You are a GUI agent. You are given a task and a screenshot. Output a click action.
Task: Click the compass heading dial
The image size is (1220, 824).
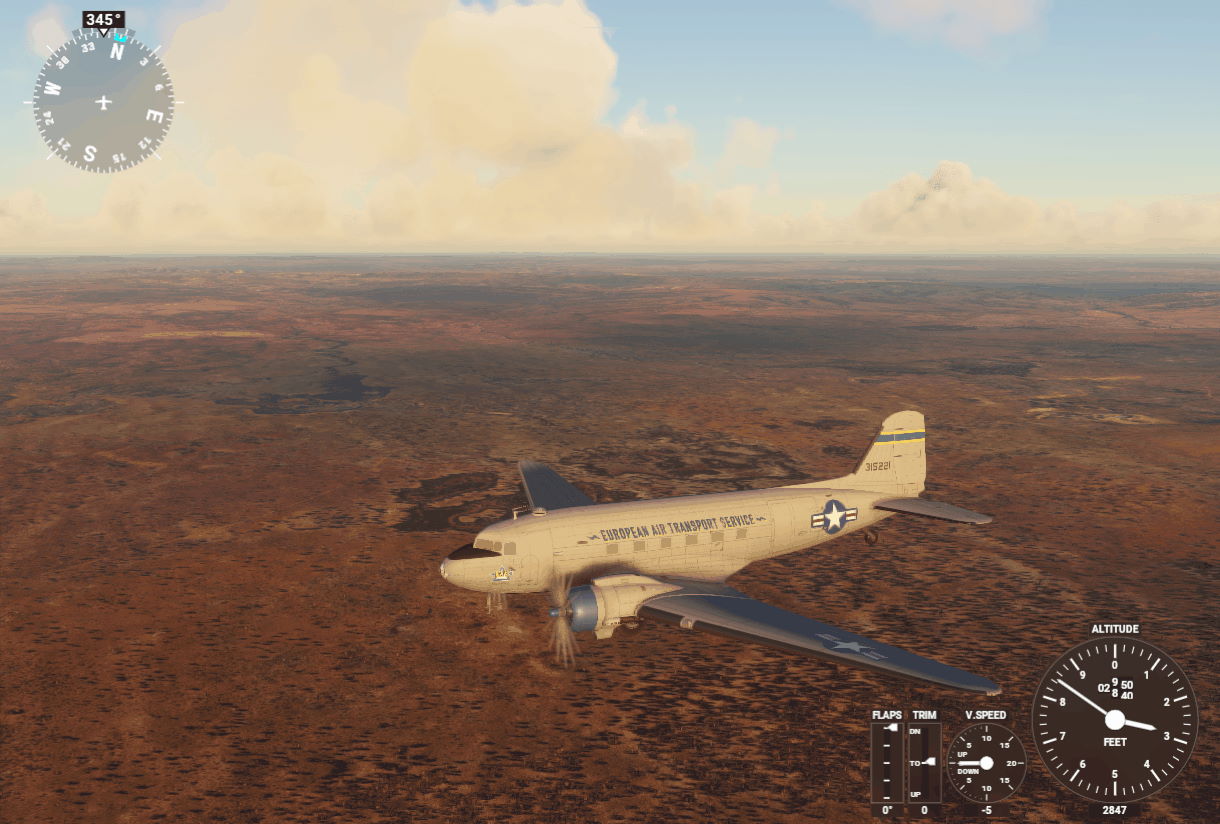103,101
